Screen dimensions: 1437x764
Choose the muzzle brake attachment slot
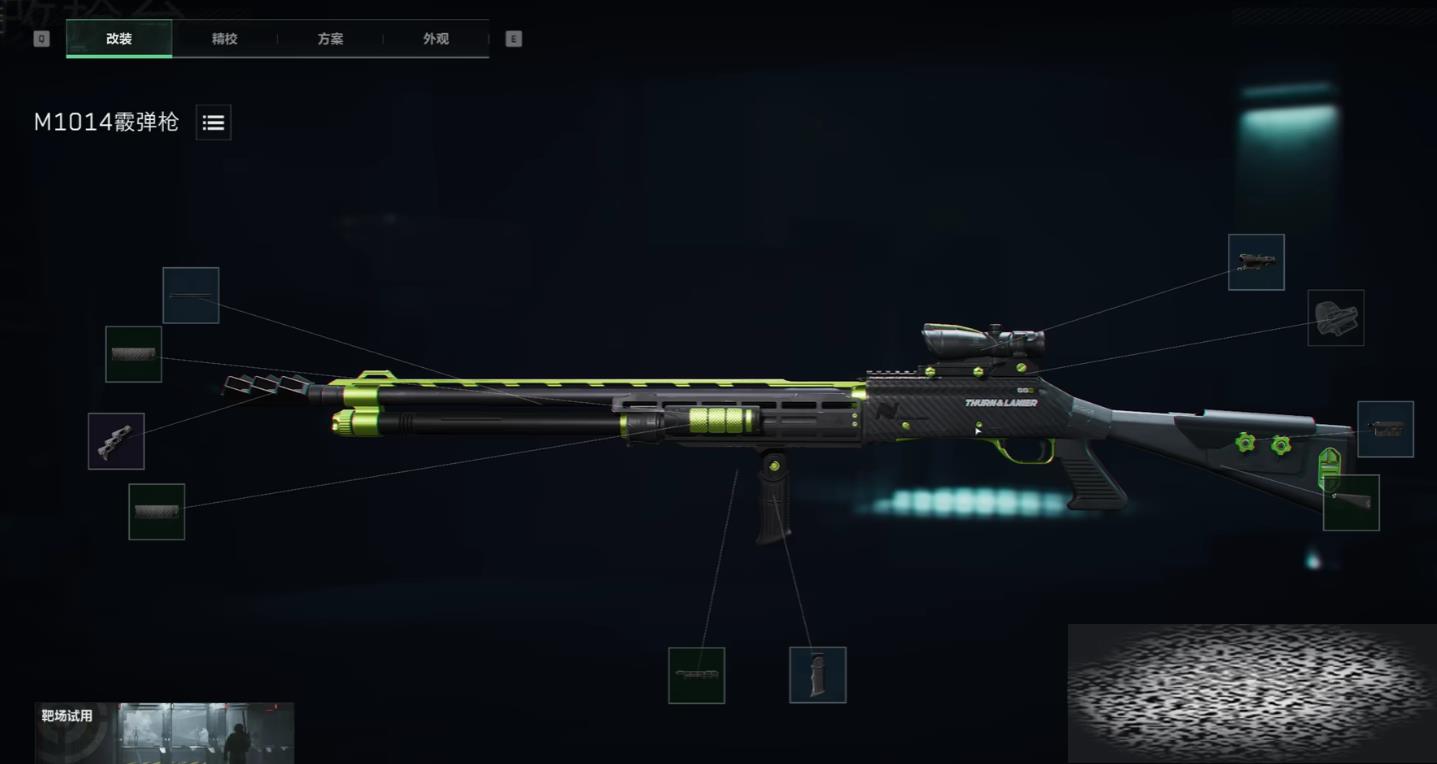coord(116,441)
